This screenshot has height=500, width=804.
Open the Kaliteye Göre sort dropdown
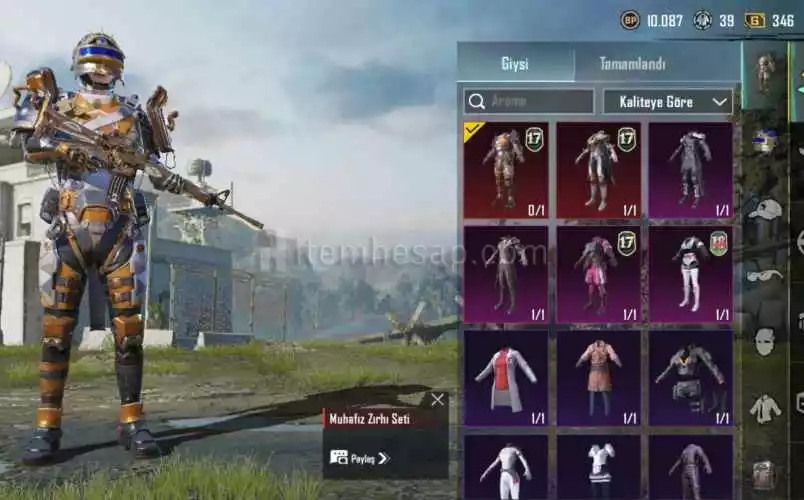click(668, 101)
